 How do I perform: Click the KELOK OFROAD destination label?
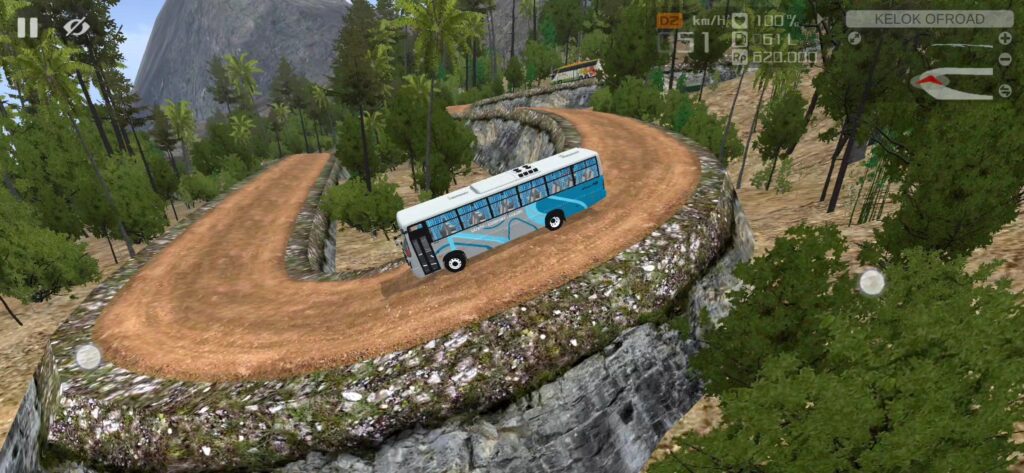tap(929, 18)
